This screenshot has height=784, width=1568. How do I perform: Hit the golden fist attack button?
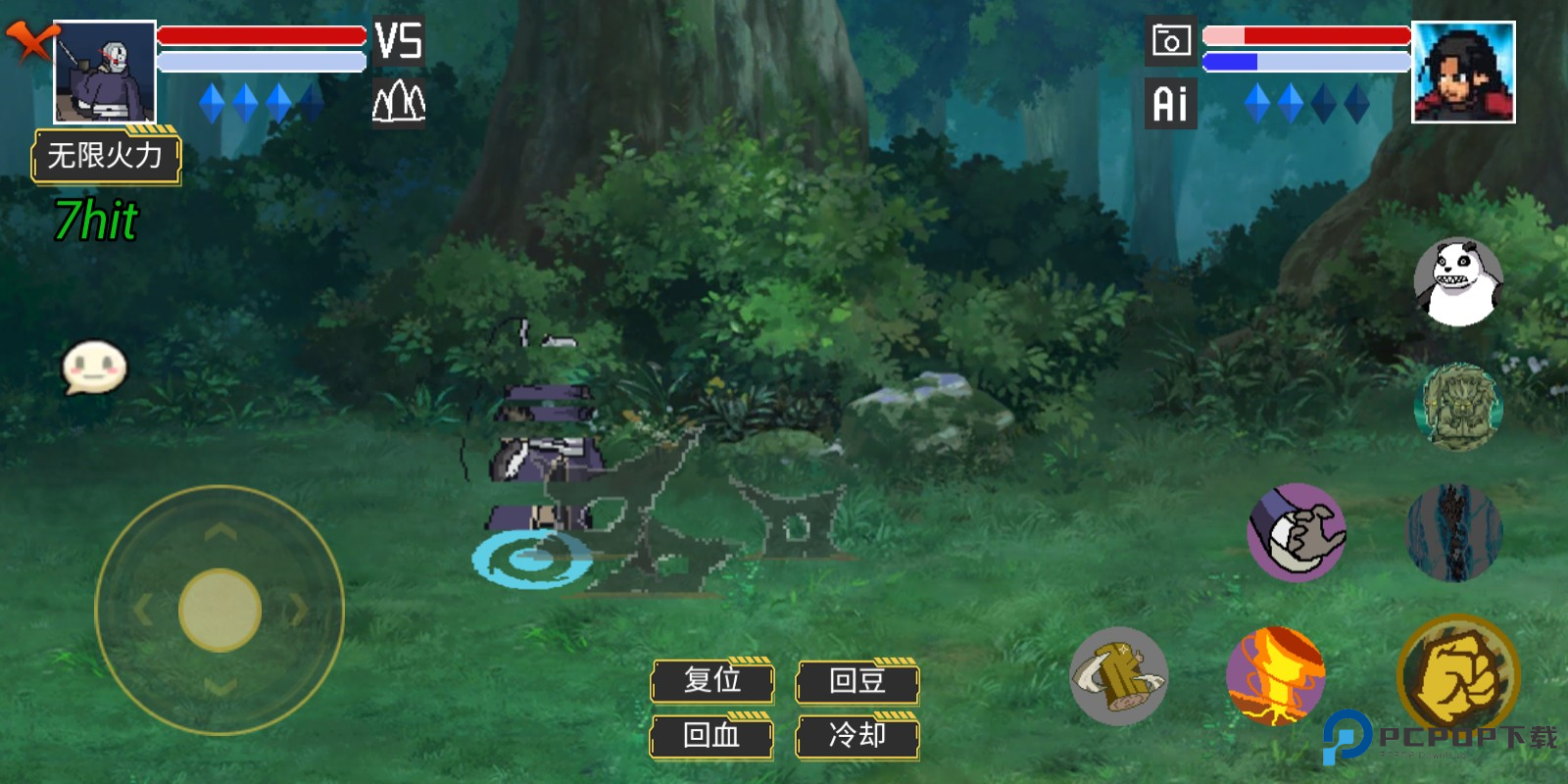[1457, 676]
